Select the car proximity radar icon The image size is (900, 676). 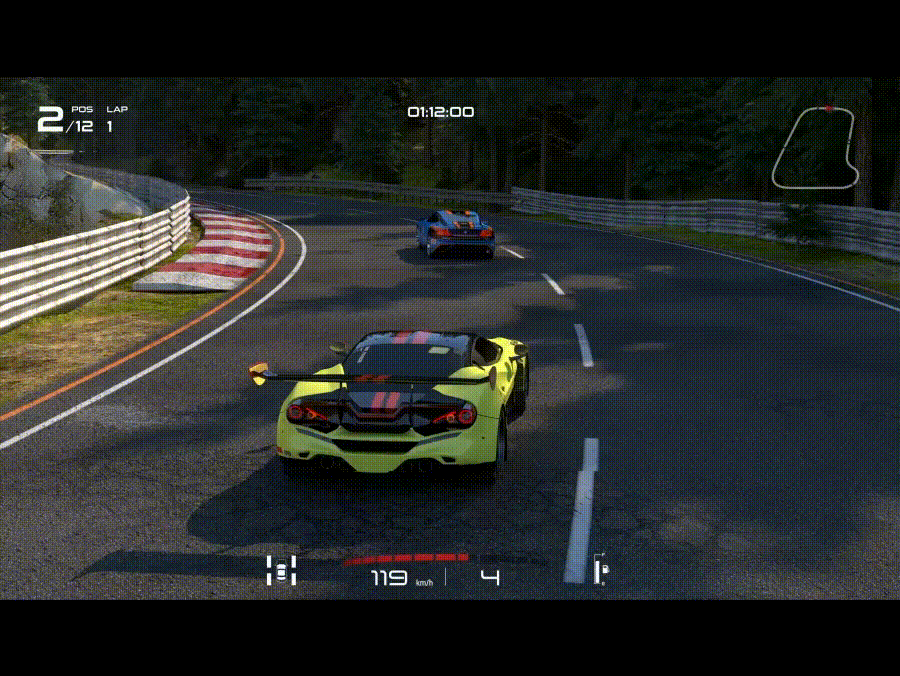(x=282, y=570)
